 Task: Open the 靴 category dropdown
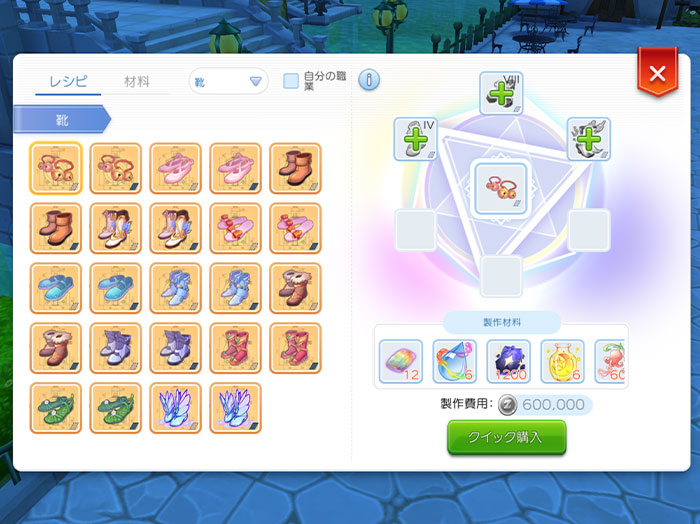228,82
